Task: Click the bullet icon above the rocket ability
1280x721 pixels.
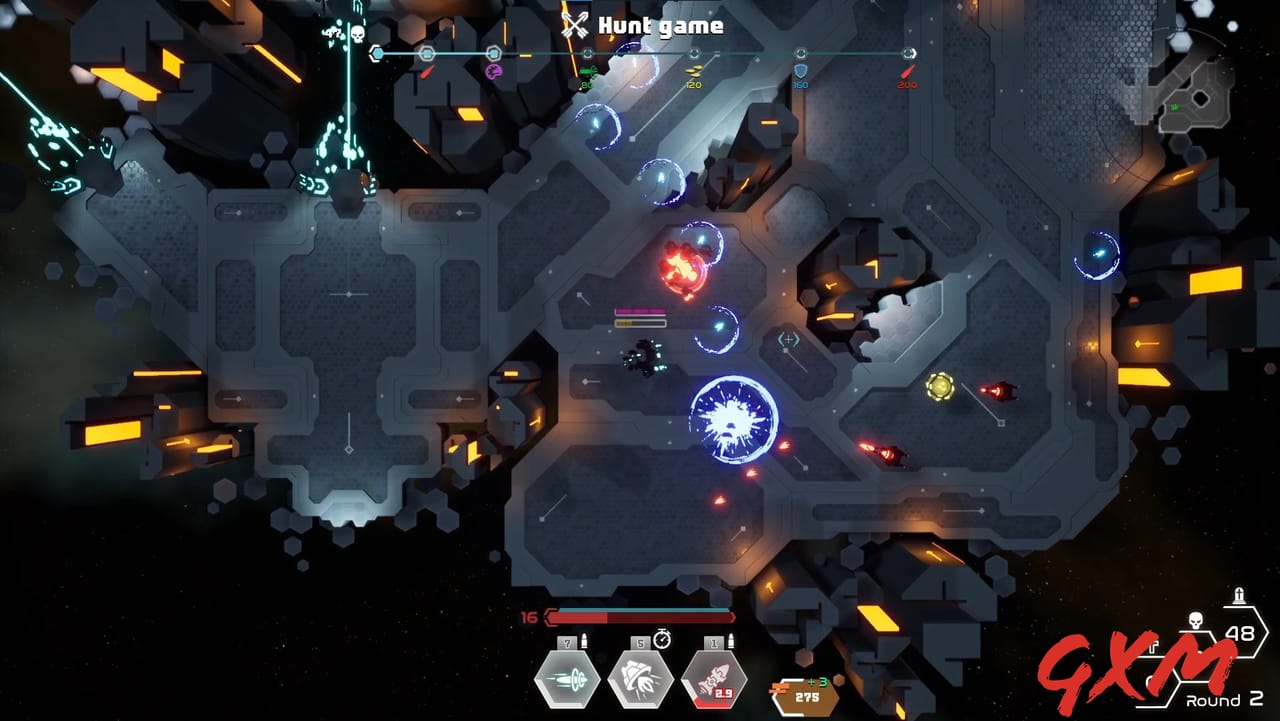Action: pyautogui.click(x=731, y=640)
